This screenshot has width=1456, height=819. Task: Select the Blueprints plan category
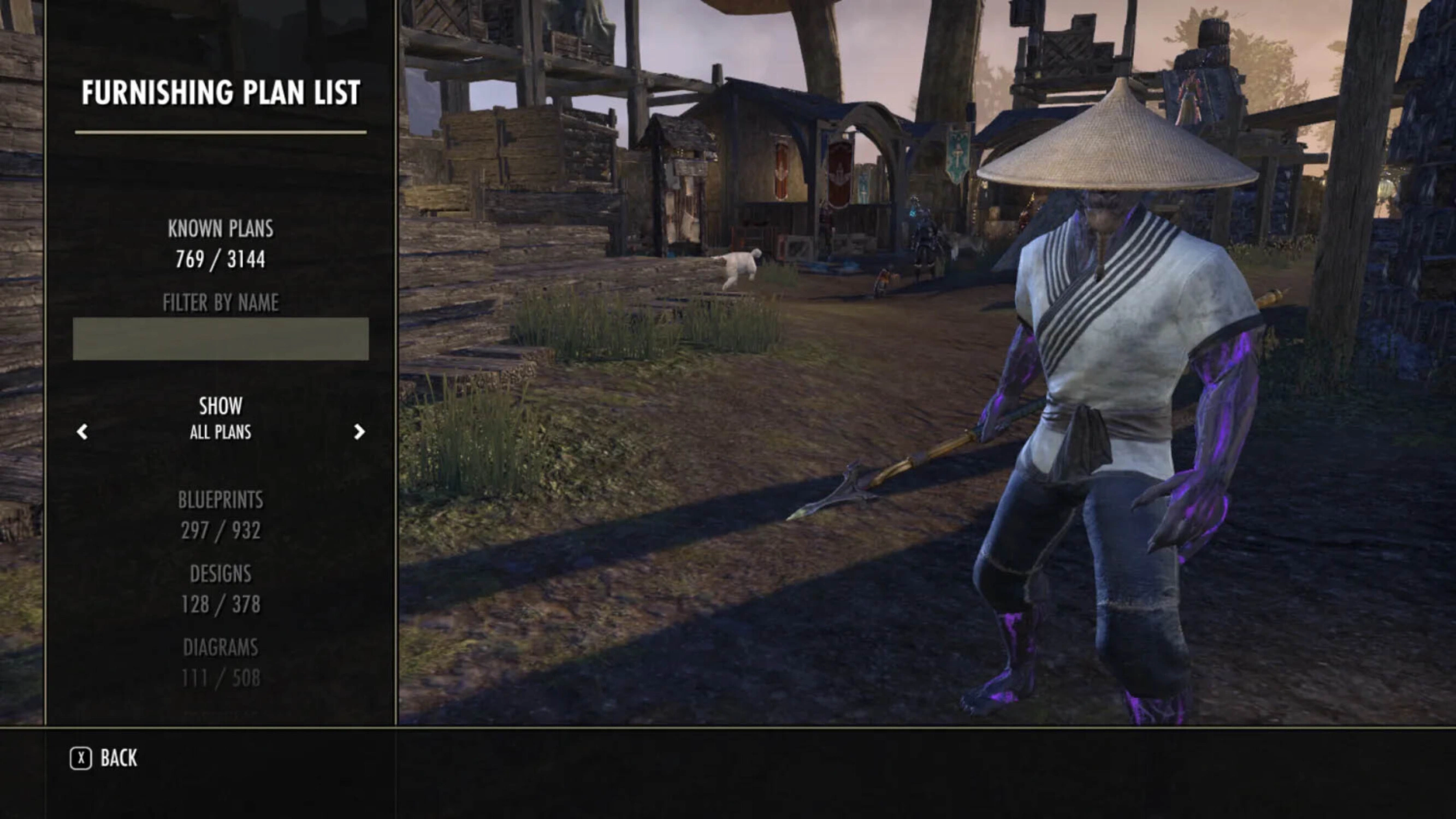[x=221, y=515]
